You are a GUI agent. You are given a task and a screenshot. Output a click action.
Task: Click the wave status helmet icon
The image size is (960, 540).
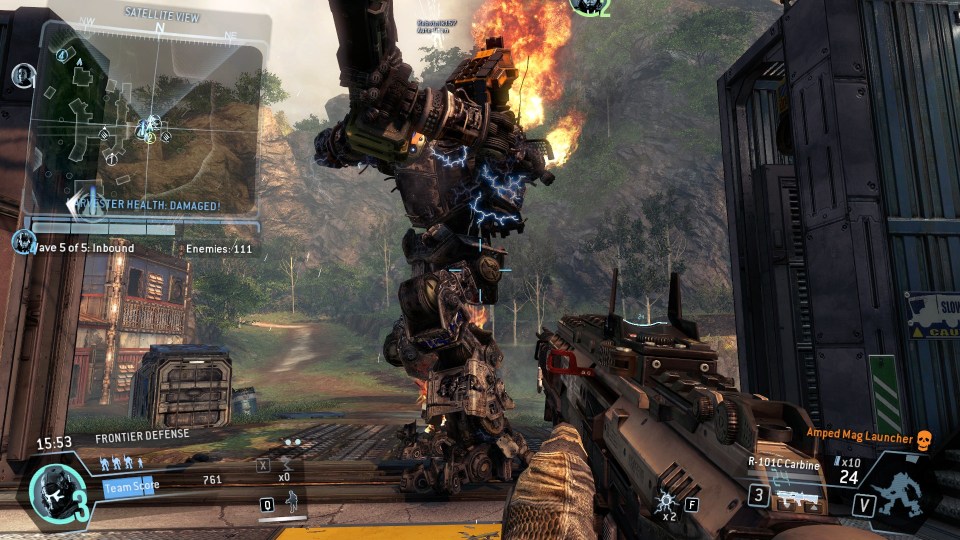pyautogui.click(x=20, y=241)
